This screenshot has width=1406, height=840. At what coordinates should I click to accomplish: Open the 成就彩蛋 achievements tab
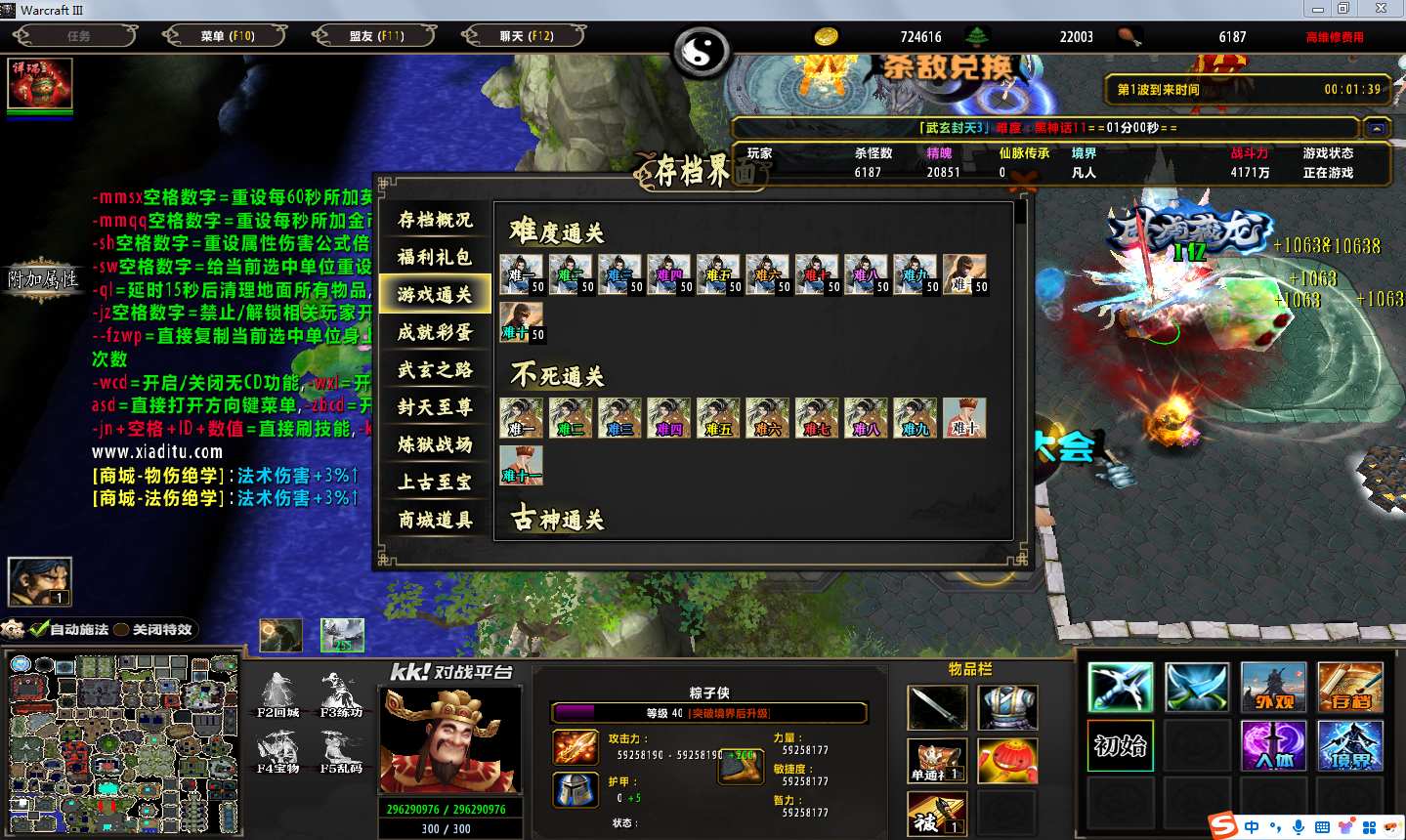coord(435,332)
